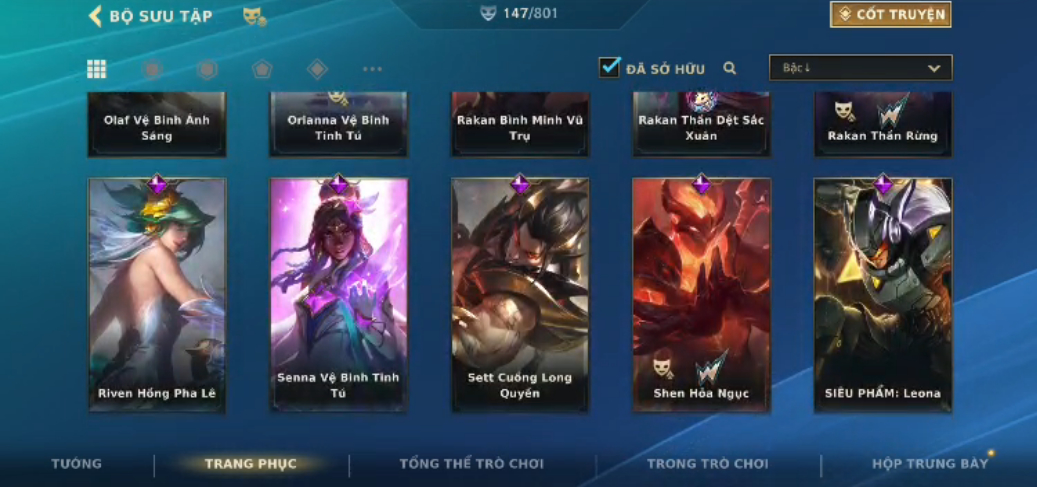Open the Tổng Thể Trò Chơi tab
The height and width of the screenshot is (487, 1037).
point(472,464)
